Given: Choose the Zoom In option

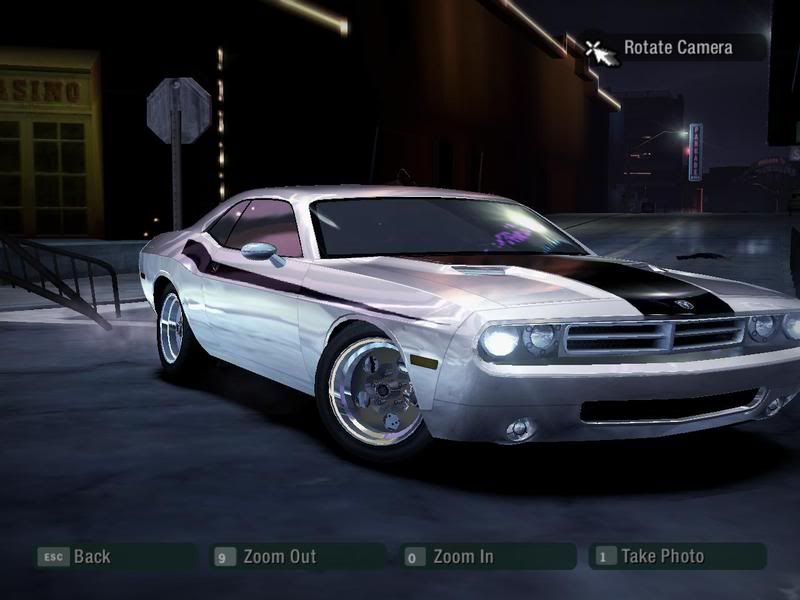Looking at the screenshot, I should coord(462,557).
